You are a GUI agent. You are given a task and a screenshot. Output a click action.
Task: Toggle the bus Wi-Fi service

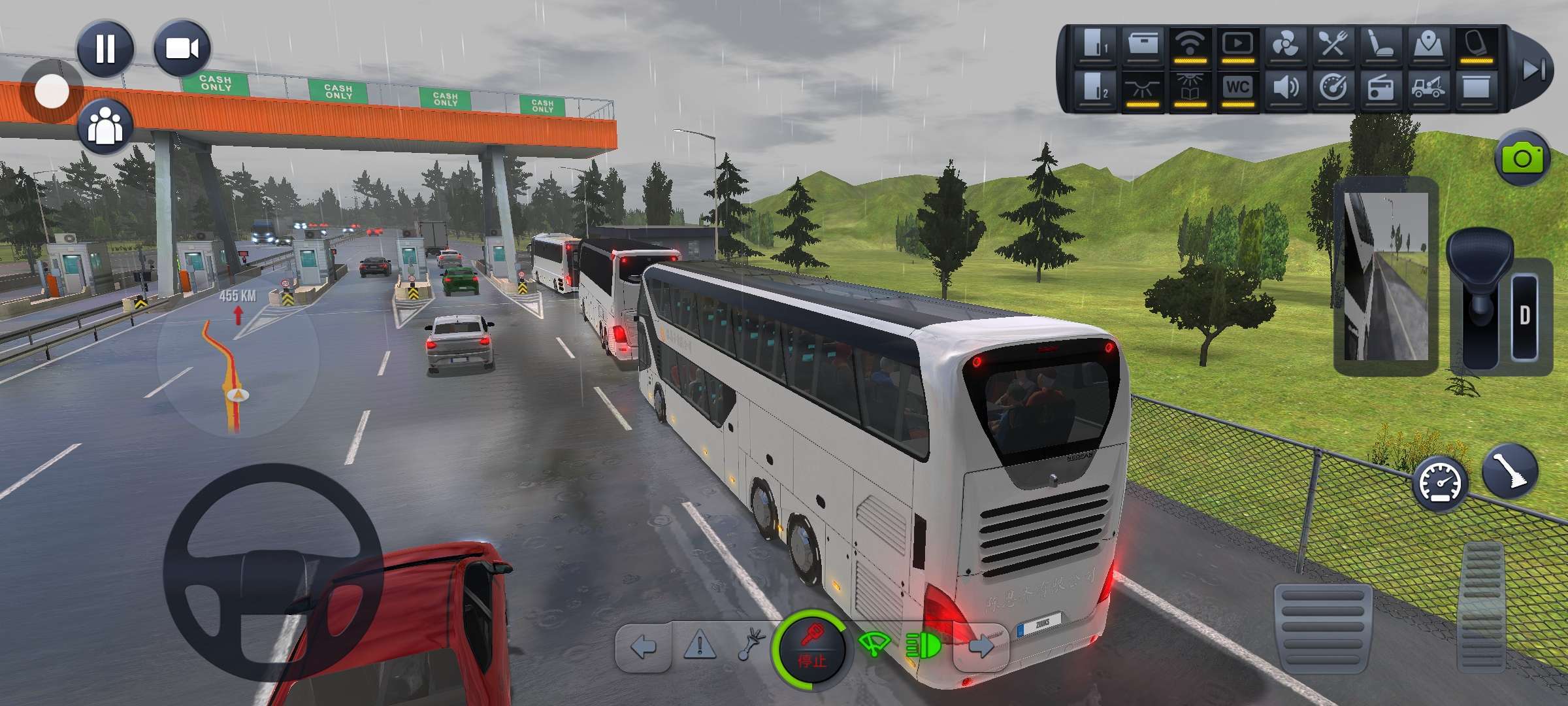point(1190,46)
